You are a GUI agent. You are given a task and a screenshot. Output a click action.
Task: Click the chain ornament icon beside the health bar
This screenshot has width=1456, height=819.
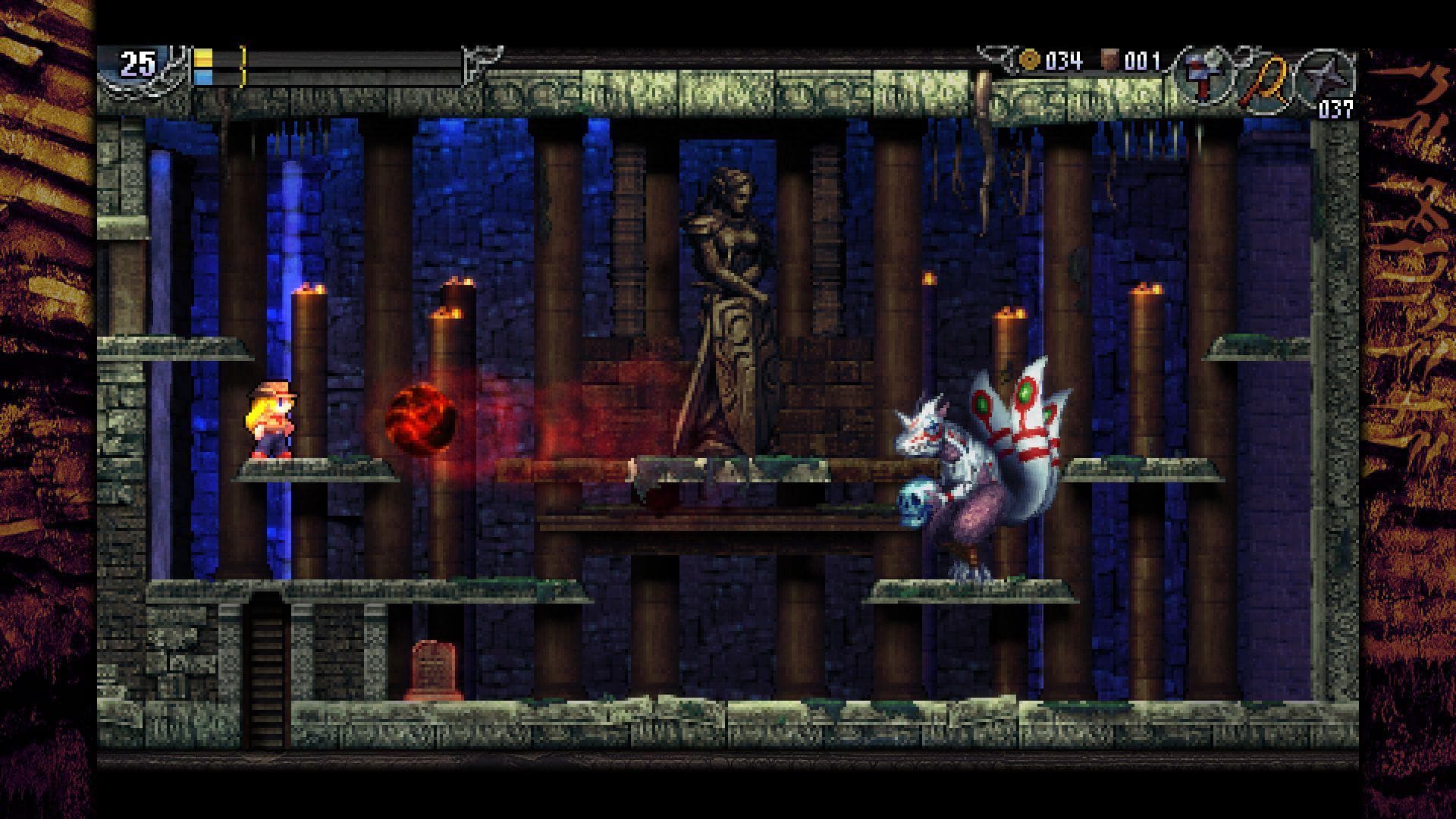click(x=174, y=68)
